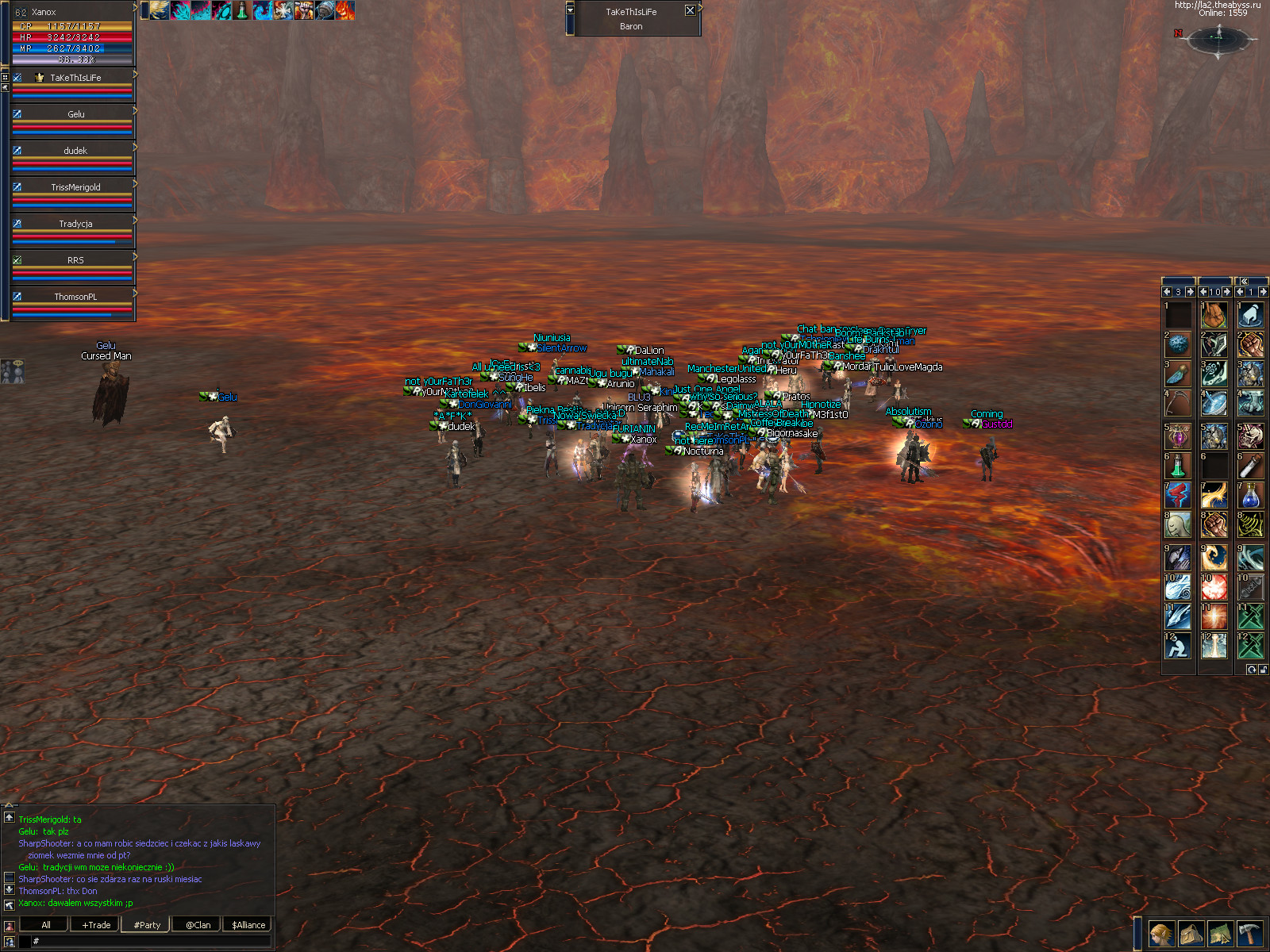This screenshot has height=952, width=1270.
Task: Activate the red lightning skill icon
Action: coord(1178,496)
